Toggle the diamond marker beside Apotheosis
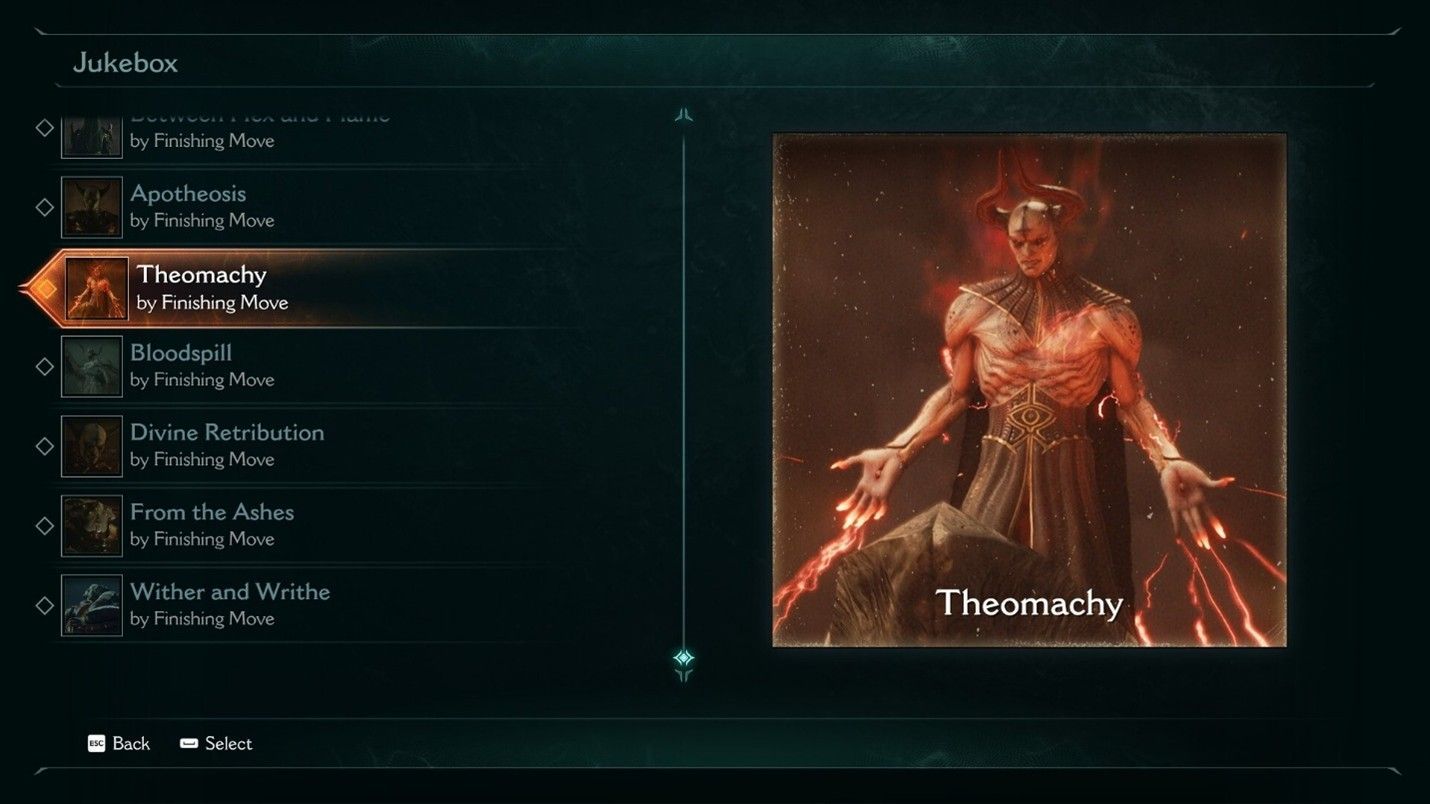This screenshot has height=804, width=1430. coord(44,207)
